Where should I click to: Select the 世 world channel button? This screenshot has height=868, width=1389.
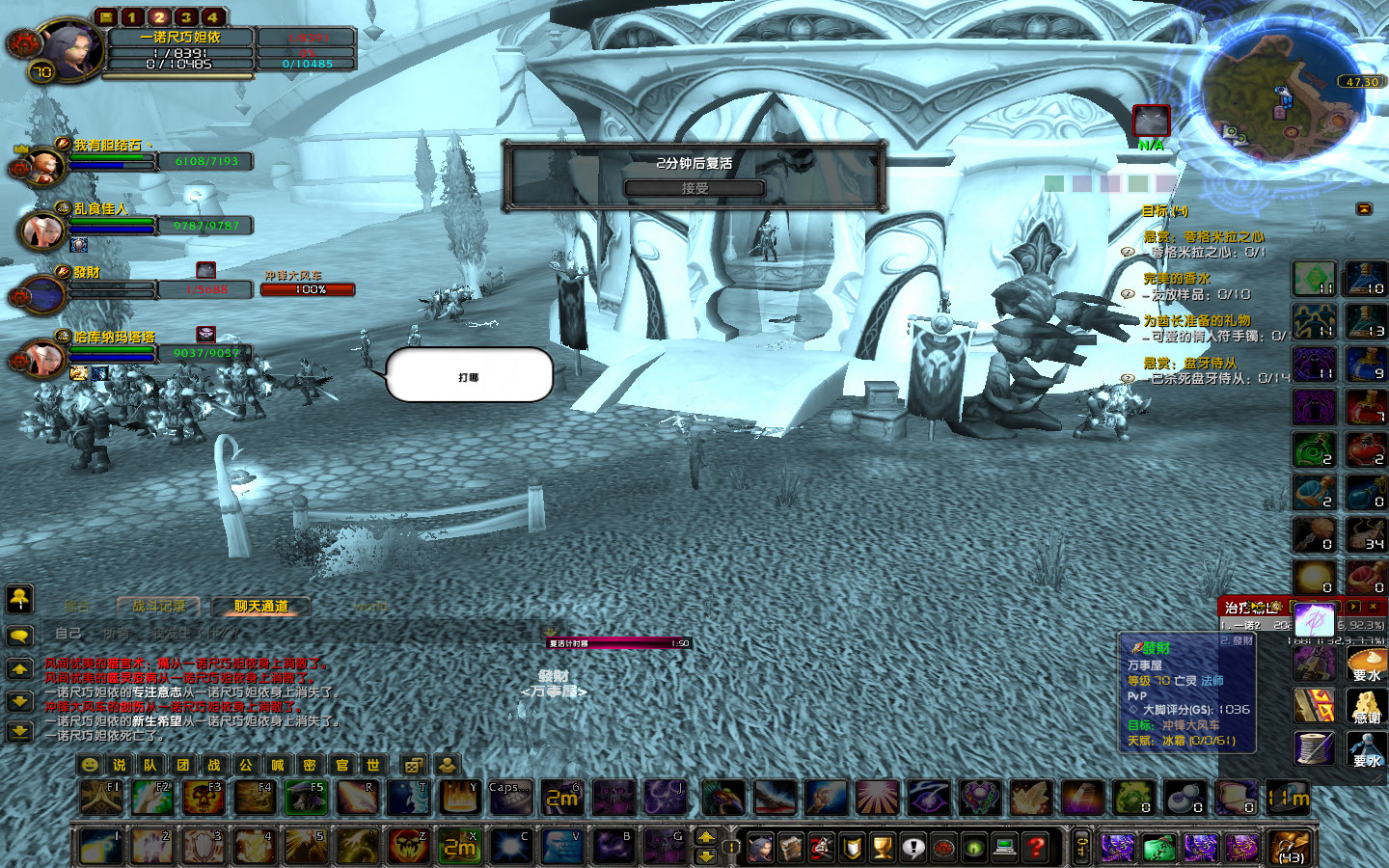coord(373,765)
